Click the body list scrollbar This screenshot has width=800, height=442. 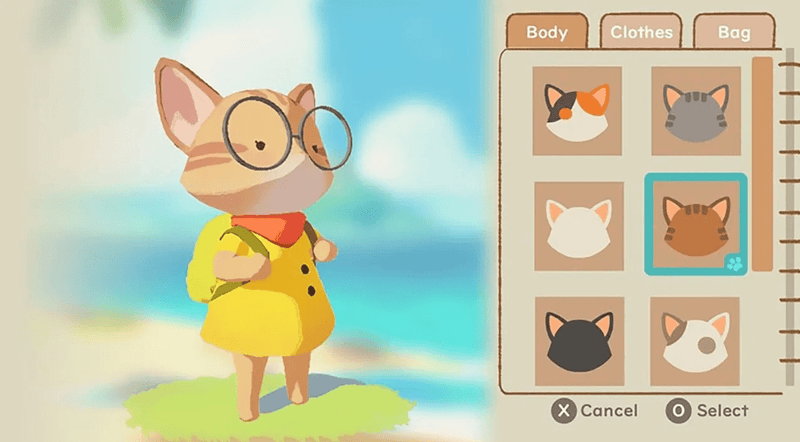pos(762,165)
